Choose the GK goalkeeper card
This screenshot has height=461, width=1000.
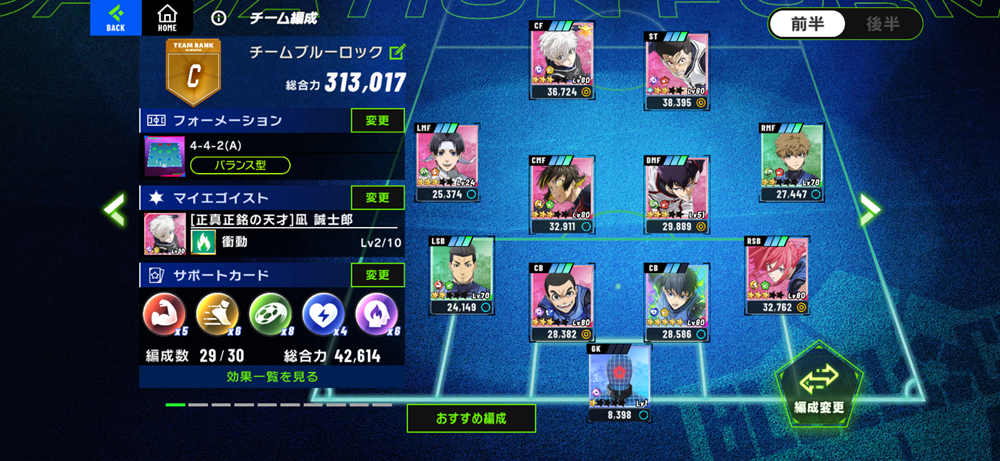click(619, 381)
